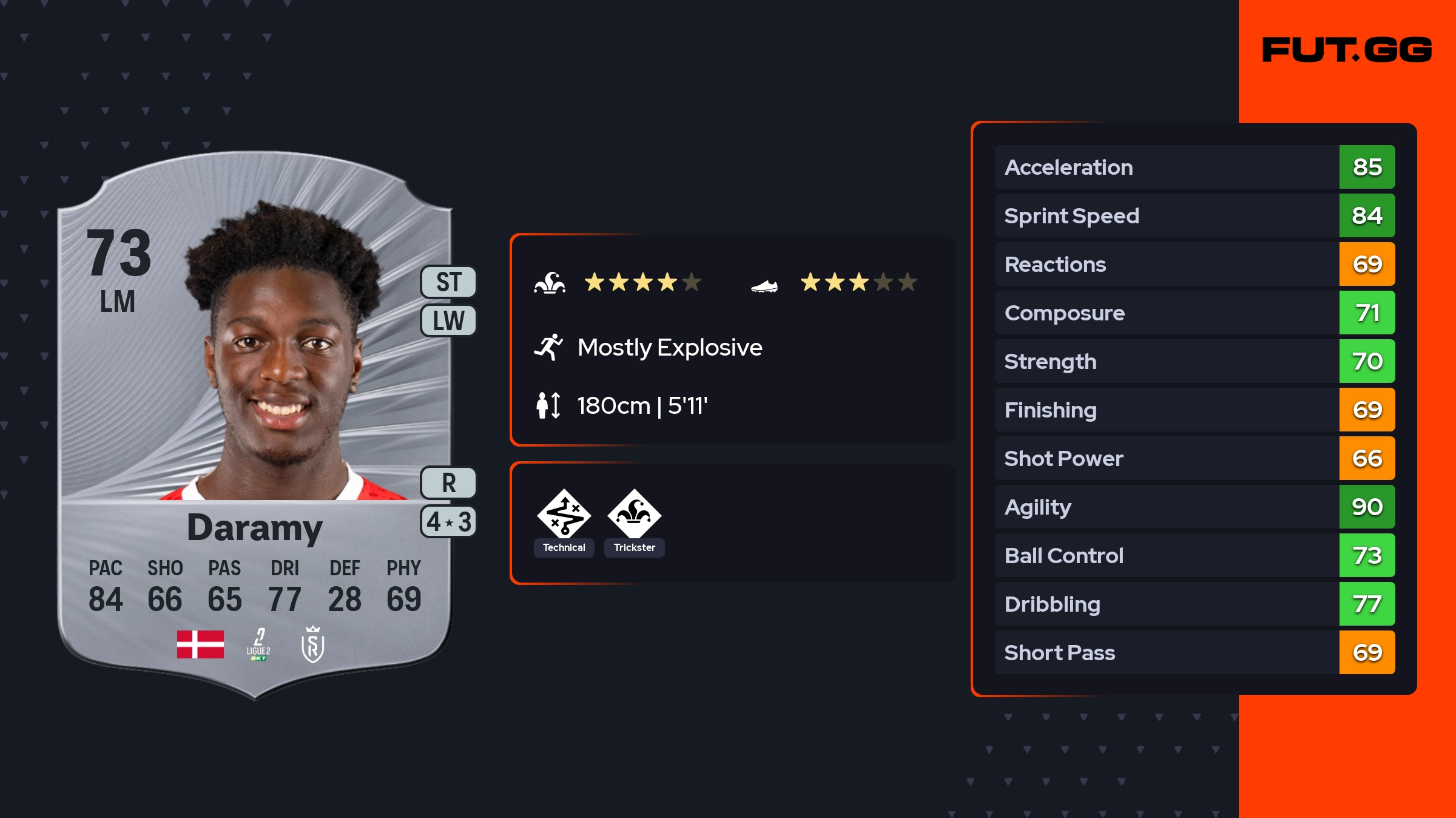Click the 4-star 3 skill and weak foot badge
Screen dimensions: 1456x818
tap(448, 521)
